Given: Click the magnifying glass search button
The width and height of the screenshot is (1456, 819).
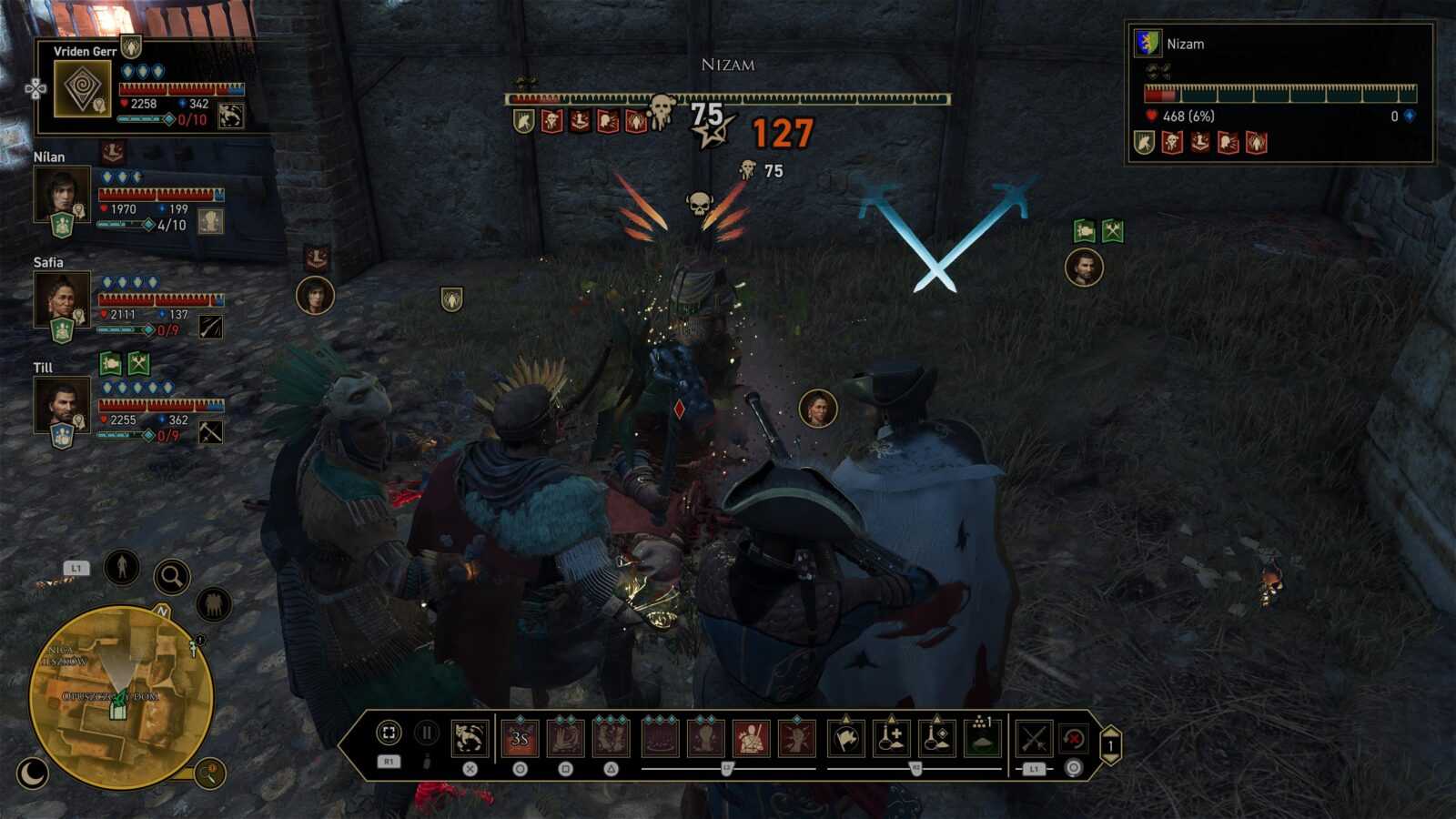Looking at the screenshot, I should click(171, 576).
